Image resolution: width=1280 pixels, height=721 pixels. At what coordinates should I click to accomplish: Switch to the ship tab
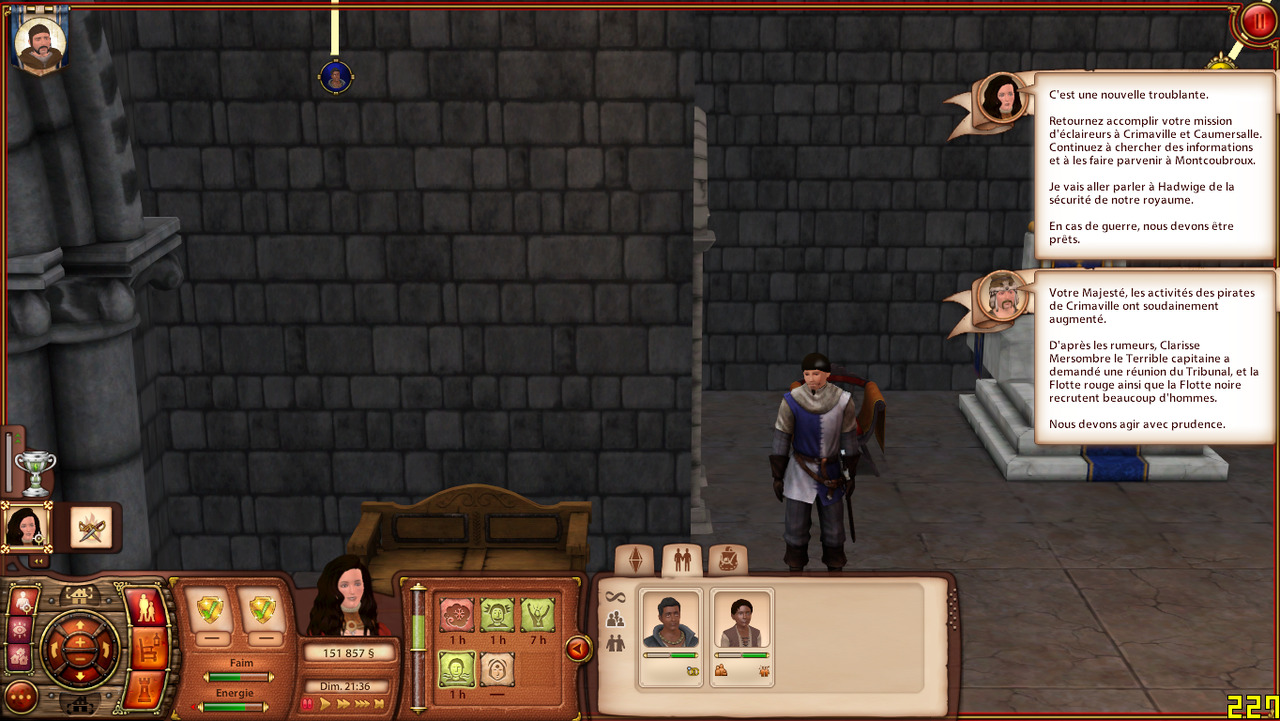click(x=728, y=560)
